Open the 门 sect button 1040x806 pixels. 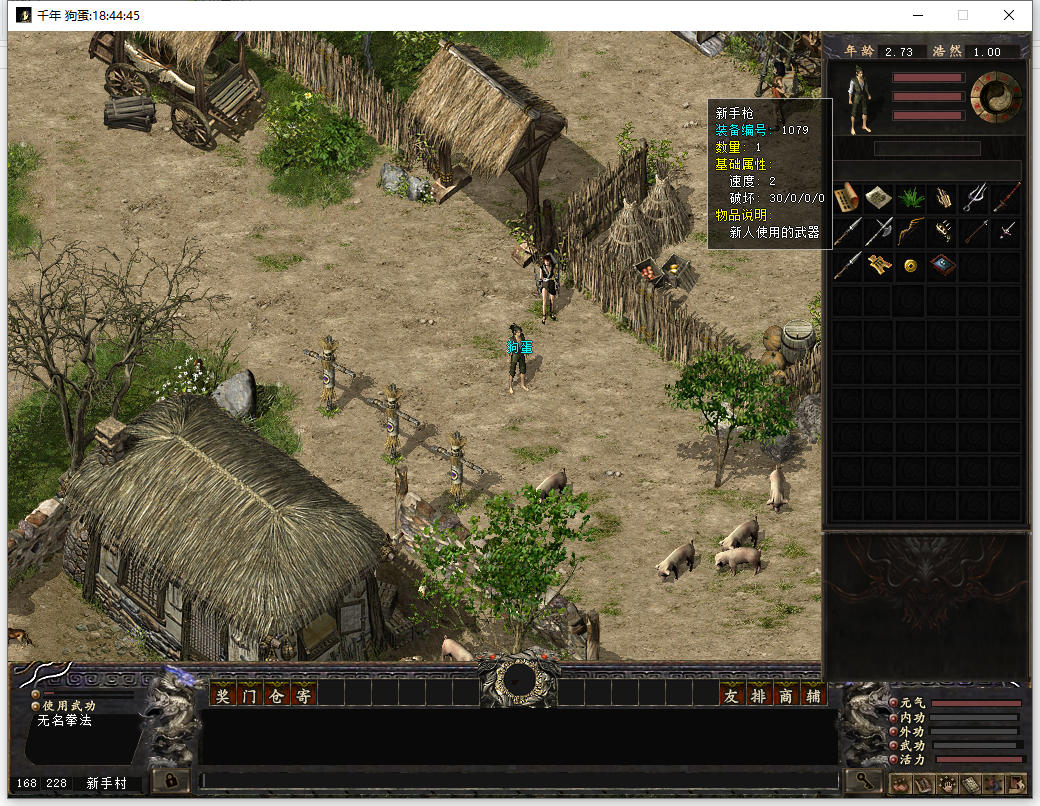(249, 695)
